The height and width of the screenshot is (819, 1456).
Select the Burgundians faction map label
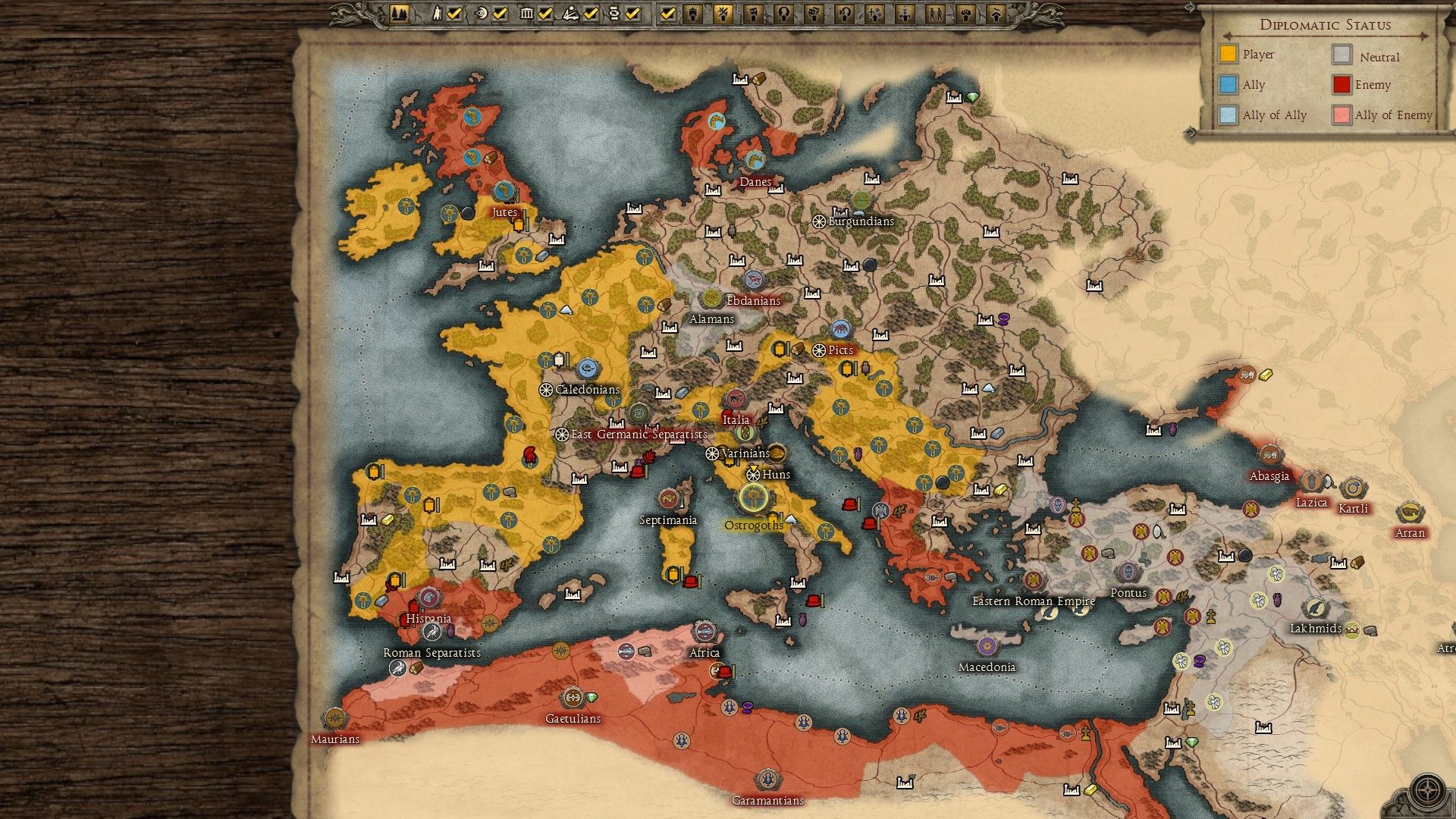coord(861,221)
